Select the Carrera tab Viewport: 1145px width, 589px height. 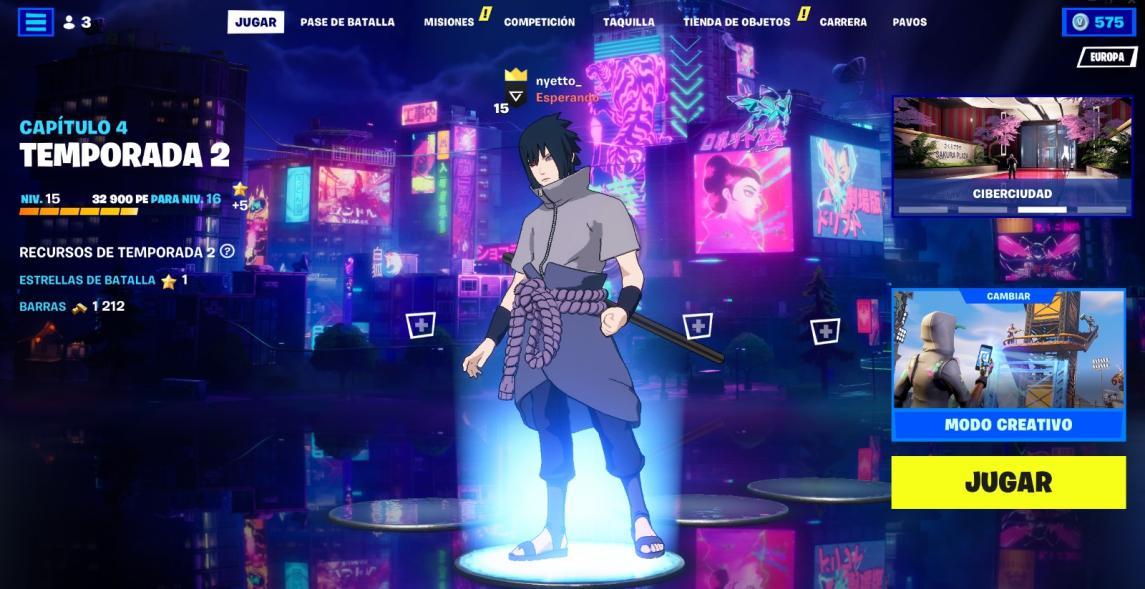[843, 22]
